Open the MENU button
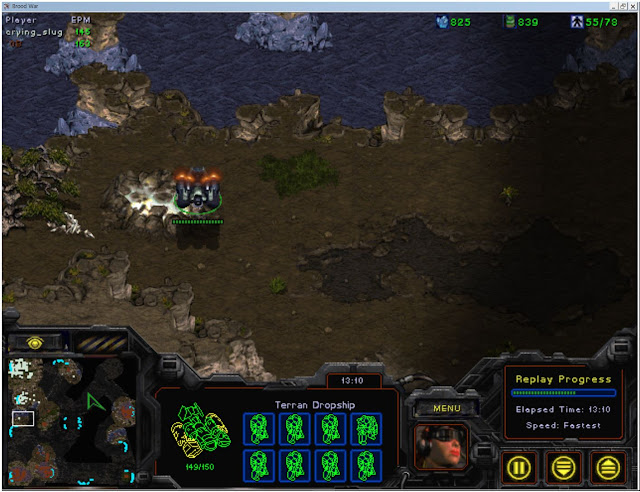 click(x=447, y=408)
